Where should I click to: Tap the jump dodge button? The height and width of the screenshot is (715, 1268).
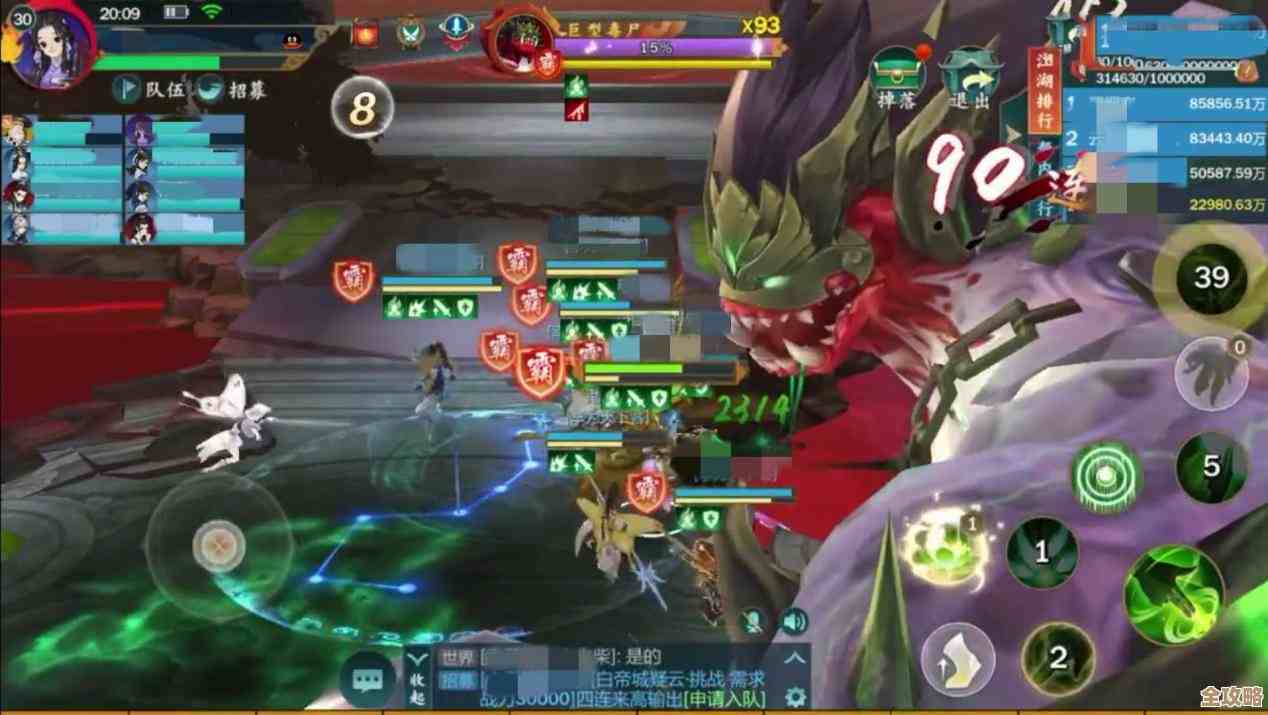(957, 658)
